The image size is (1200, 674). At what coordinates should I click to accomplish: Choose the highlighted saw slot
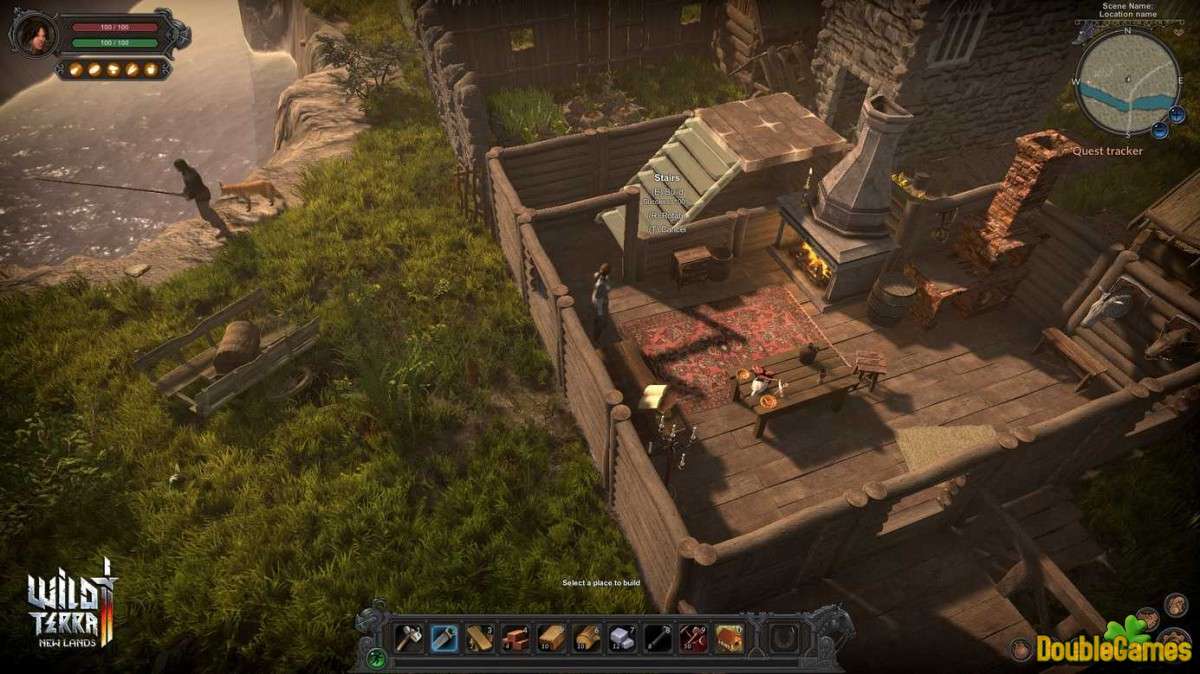tap(444, 638)
